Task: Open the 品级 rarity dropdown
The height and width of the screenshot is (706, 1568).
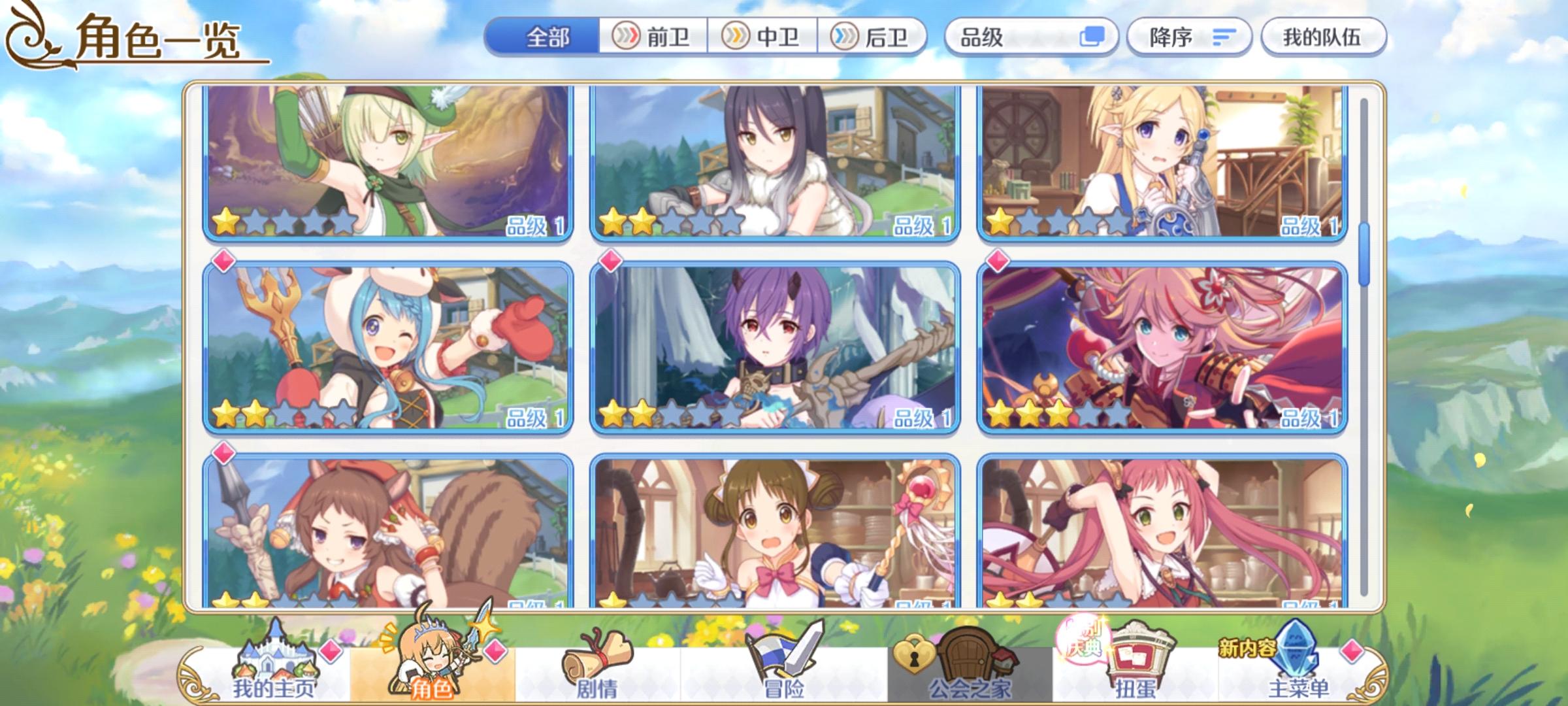Action: coord(1006,37)
